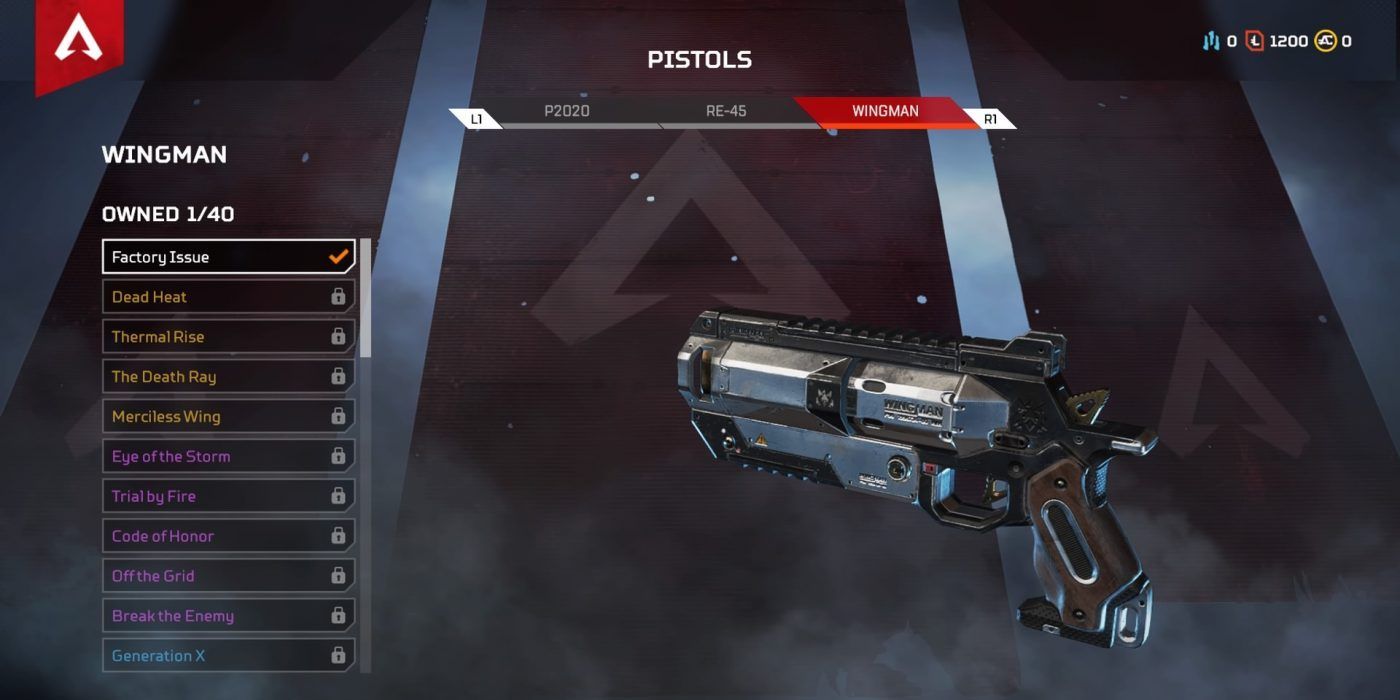The height and width of the screenshot is (700, 1400).
Task: Choose the Factory Issue skin
Action: pyautogui.click(x=228, y=257)
